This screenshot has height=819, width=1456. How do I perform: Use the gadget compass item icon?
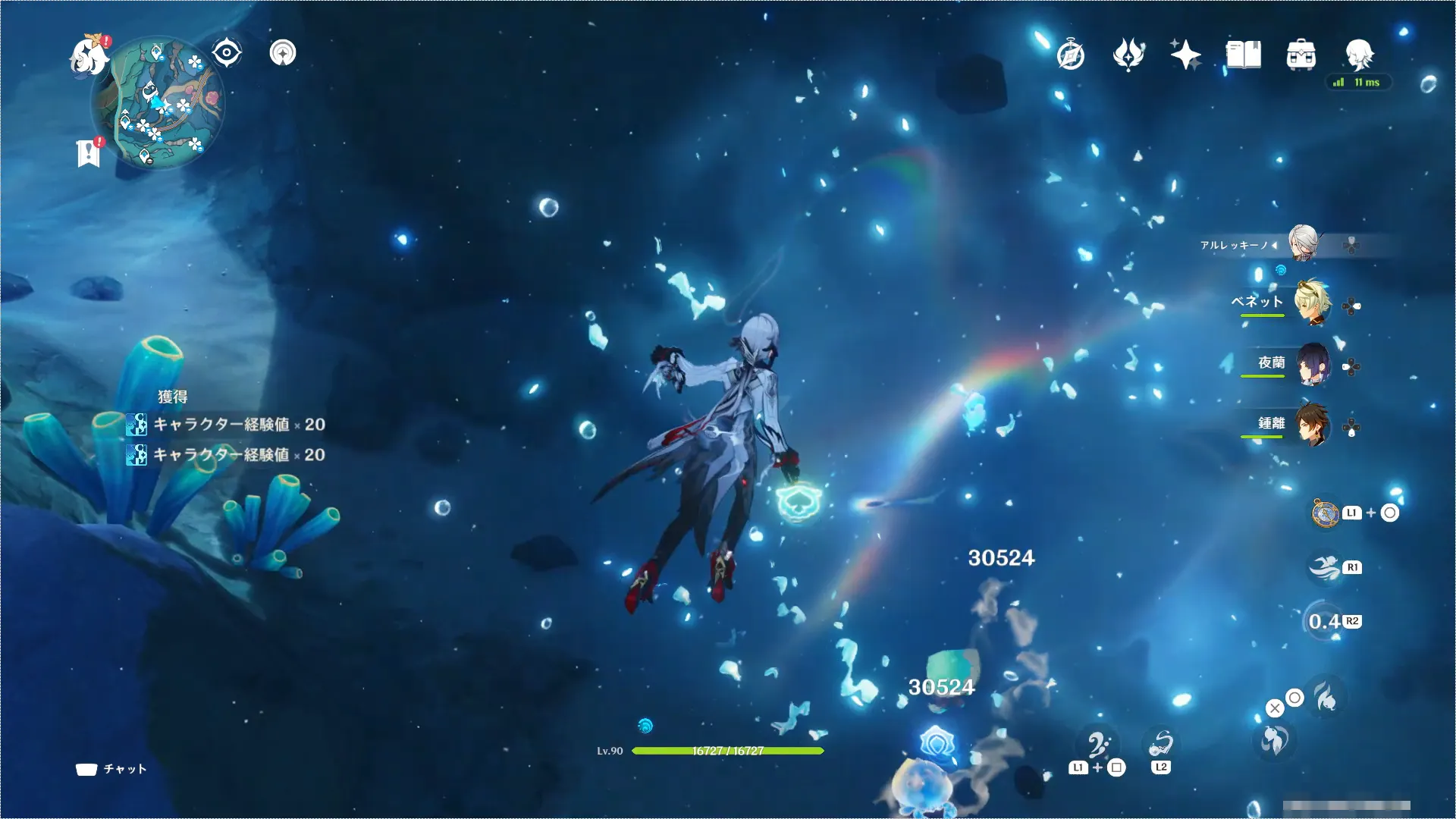coord(1325,513)
